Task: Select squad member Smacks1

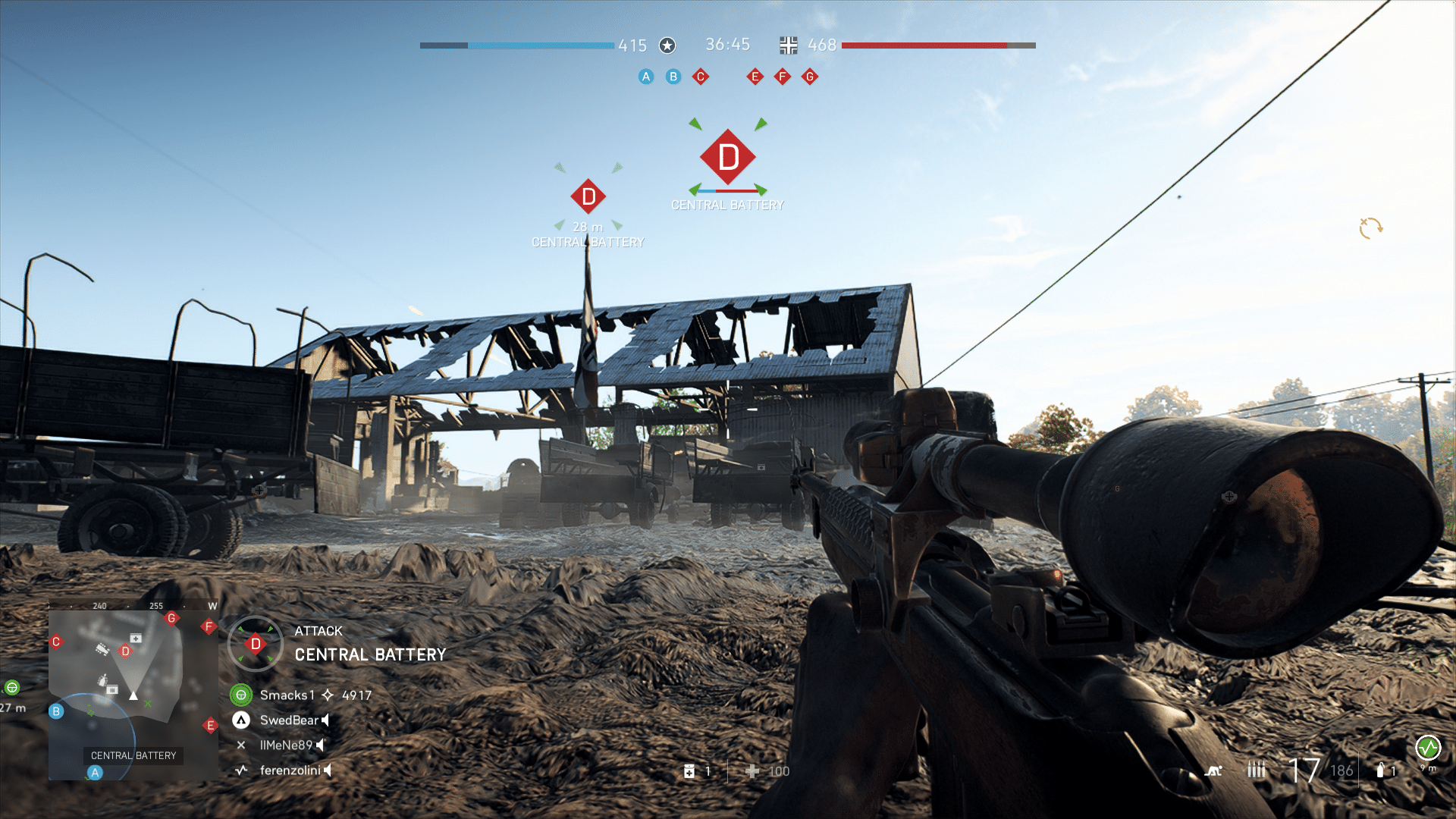Action: point(287,695)
